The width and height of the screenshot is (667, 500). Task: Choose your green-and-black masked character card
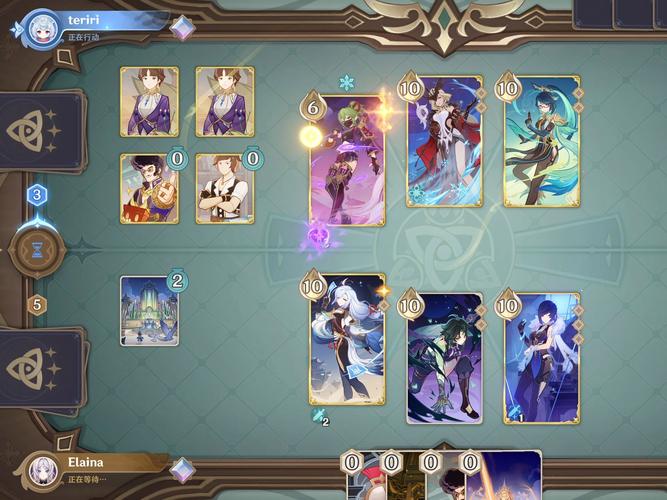444,358
